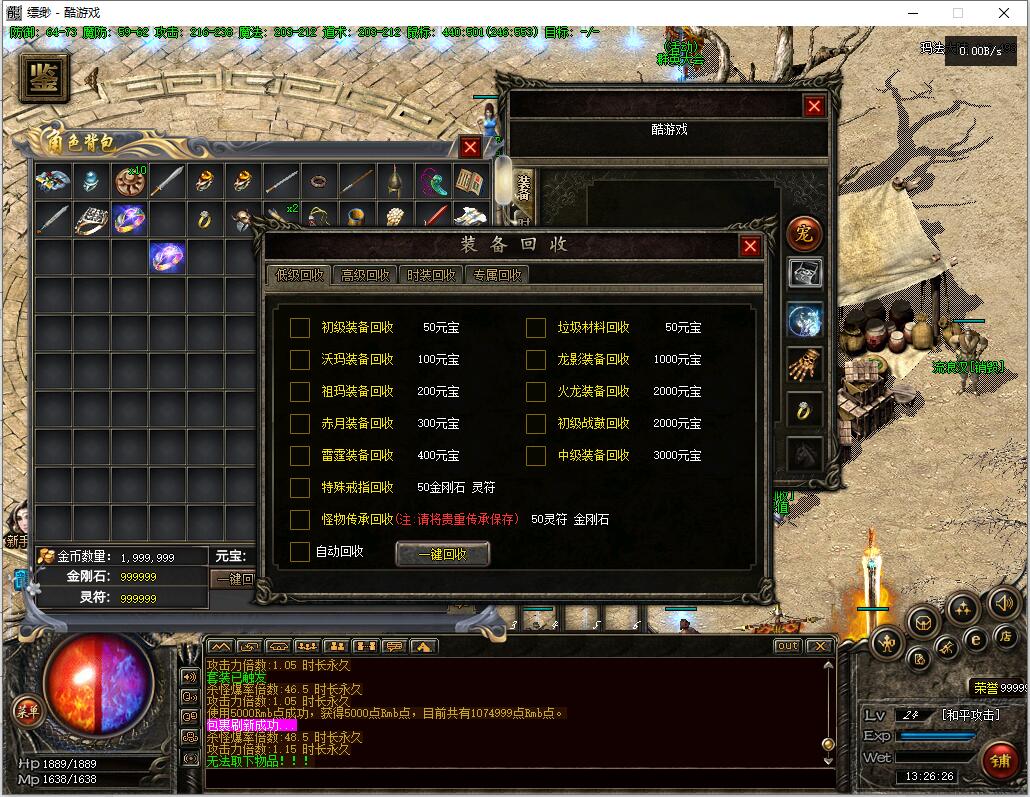Image resolution: width=1030 pixels, height=797 pixels.
Task: Select the 专属回收 tab
Action: (x=497, y=275)
